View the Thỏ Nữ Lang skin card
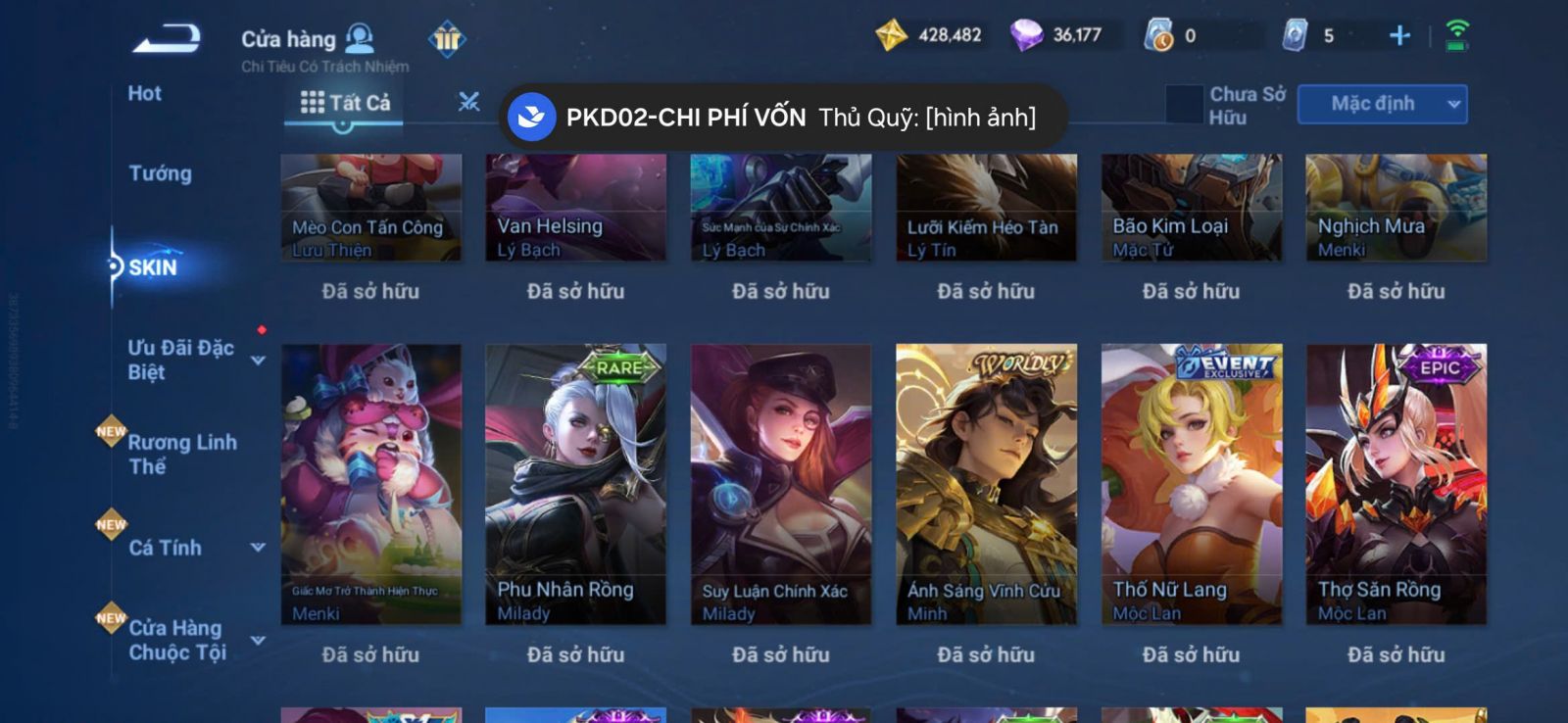Image resolution: width=1568 pixels, height=723 pixels. pyautogui.click(x=1192, y=484)
